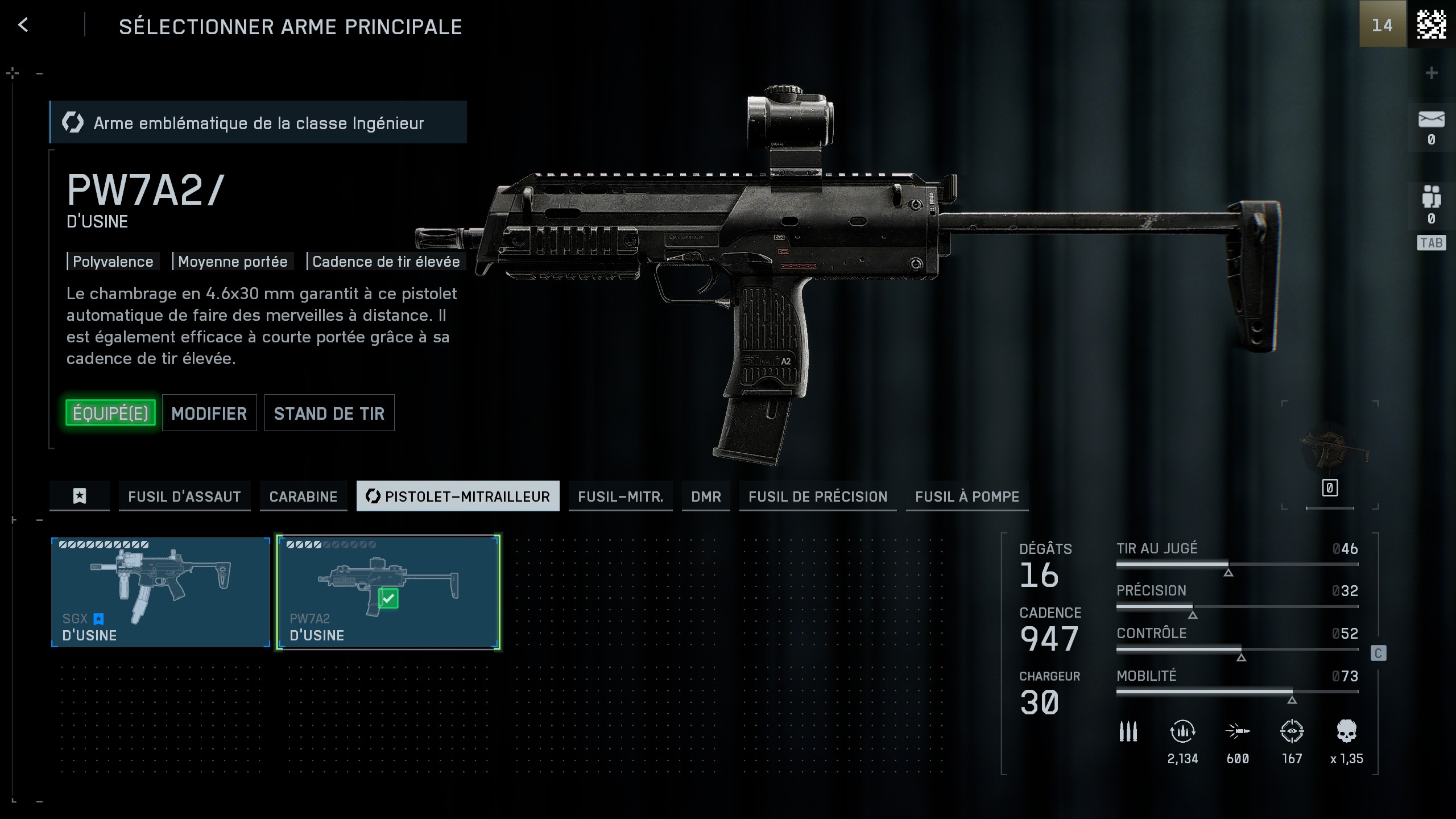Click the highlighted ÉQUIPÉ(E) button
Viewport: 1456px width, 819px height.
pos(110,413)
